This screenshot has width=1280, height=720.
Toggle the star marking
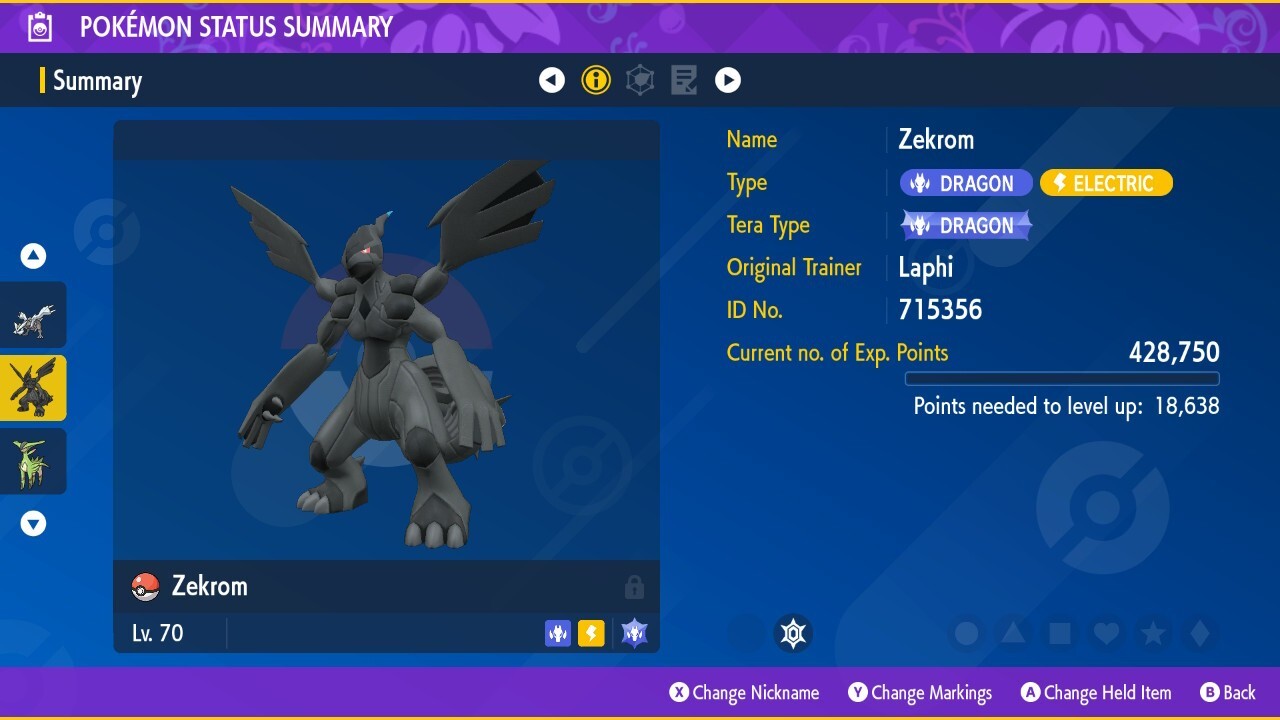coord(1155,632)
